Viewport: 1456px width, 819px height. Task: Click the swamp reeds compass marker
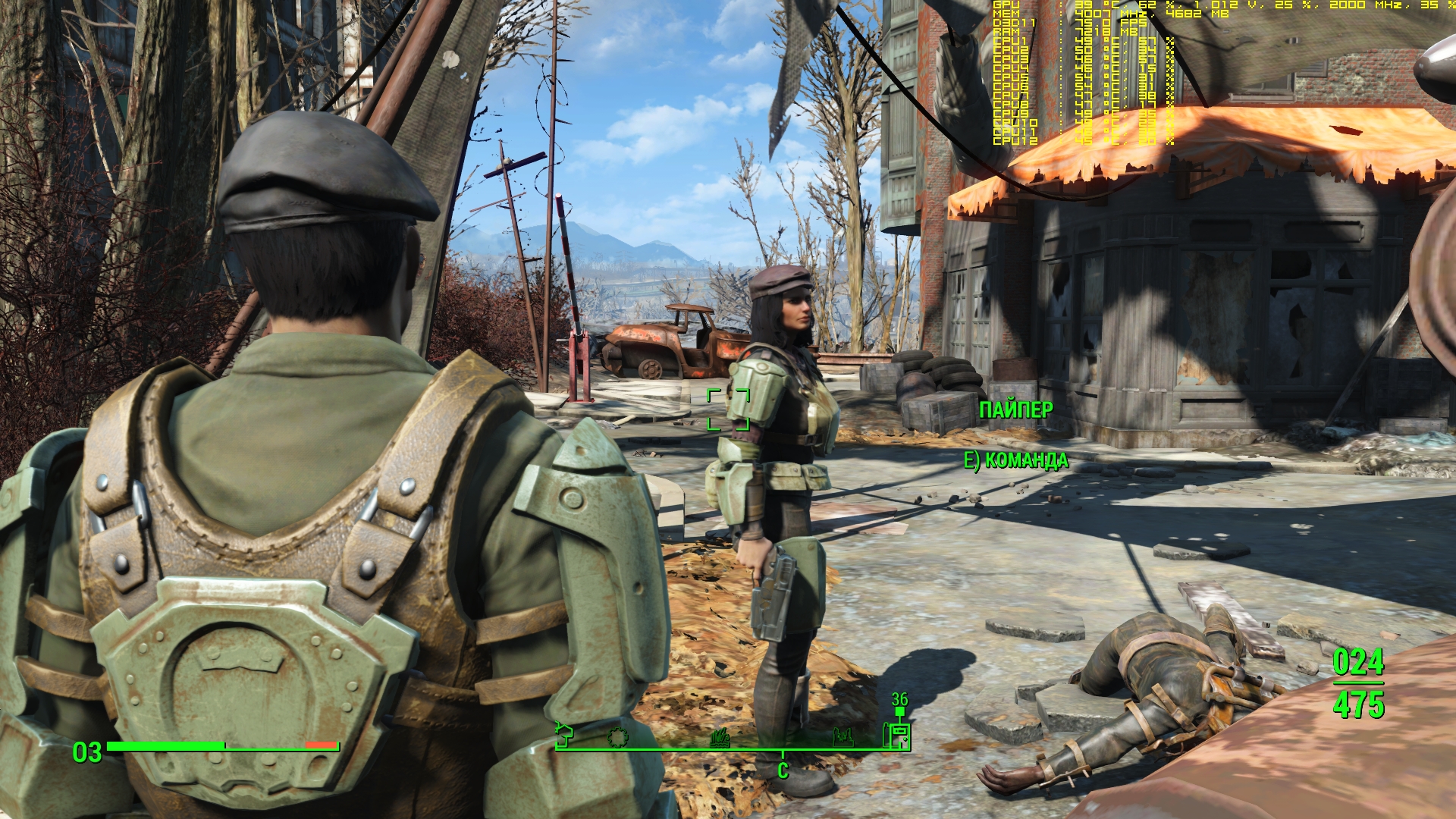click(720, 736)
